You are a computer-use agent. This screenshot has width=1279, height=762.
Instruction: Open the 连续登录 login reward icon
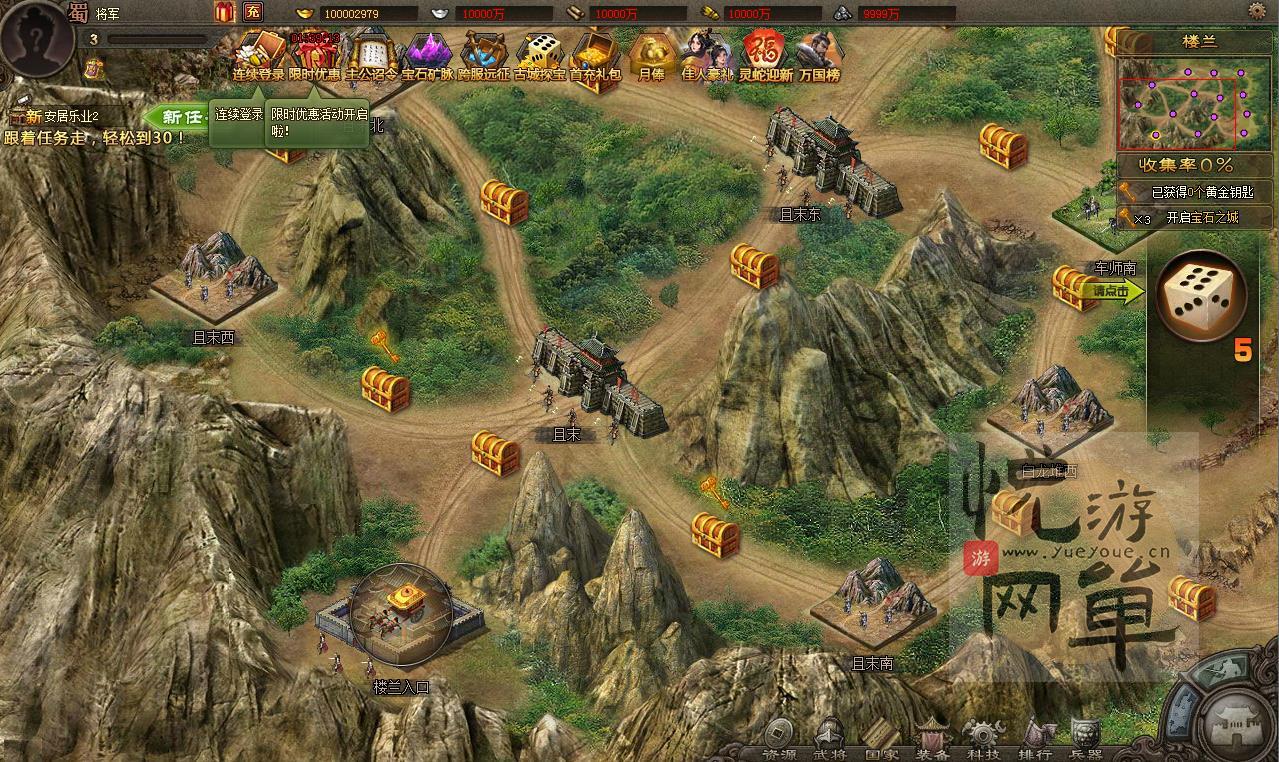[258, 55]
